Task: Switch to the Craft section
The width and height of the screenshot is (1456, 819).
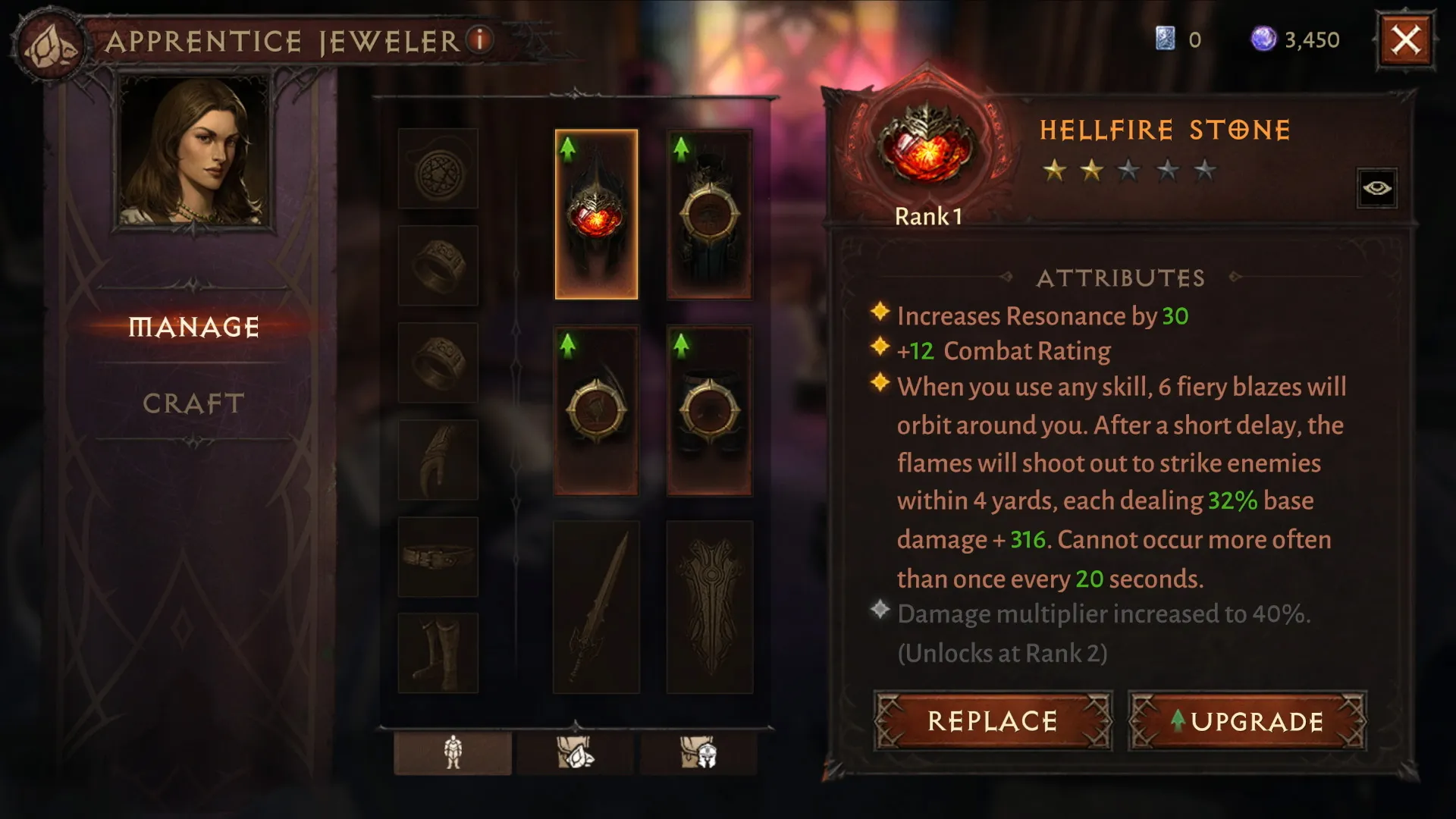Action: tap(194, 403)
